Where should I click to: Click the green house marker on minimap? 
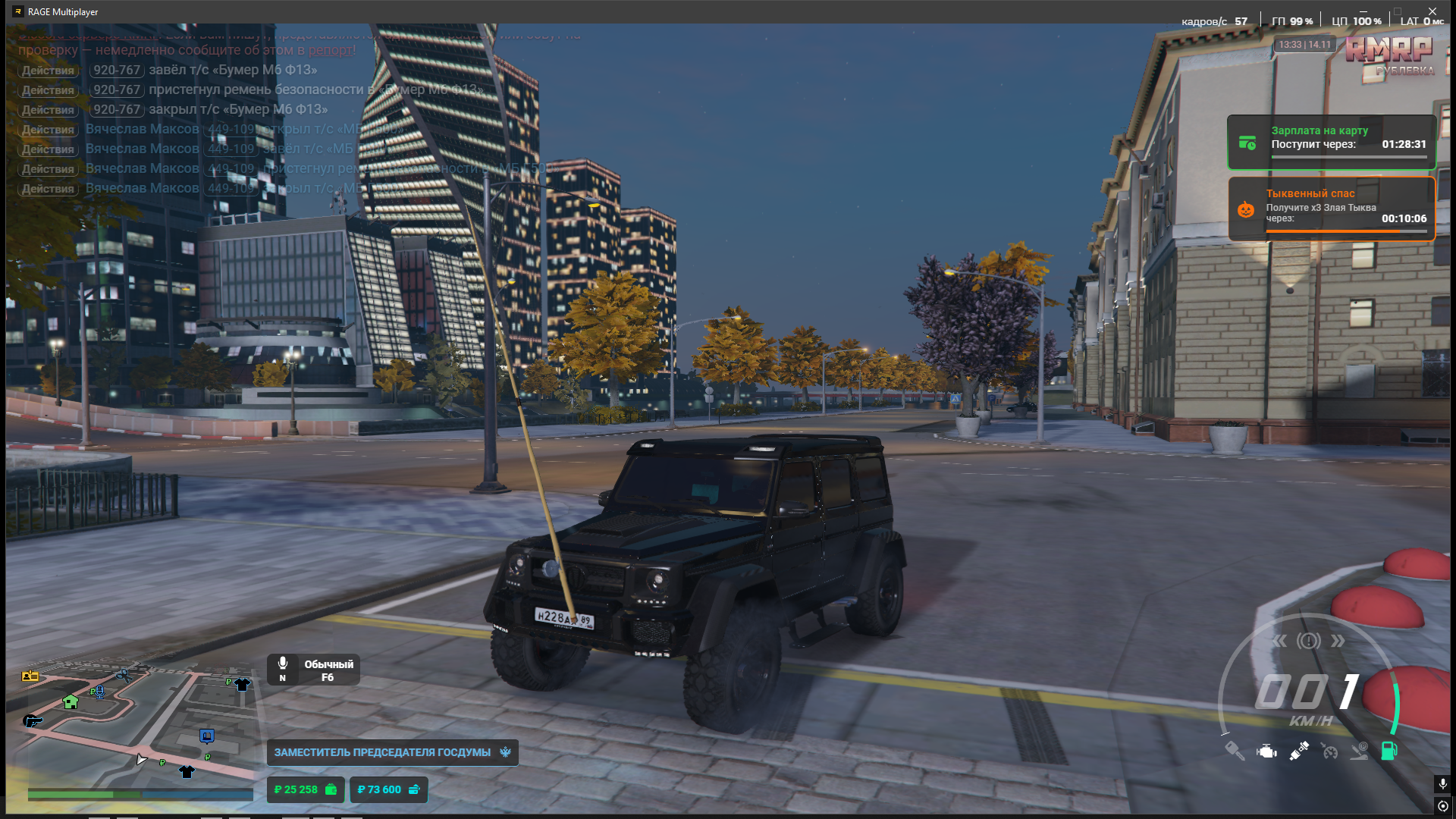tap(71, 701)
